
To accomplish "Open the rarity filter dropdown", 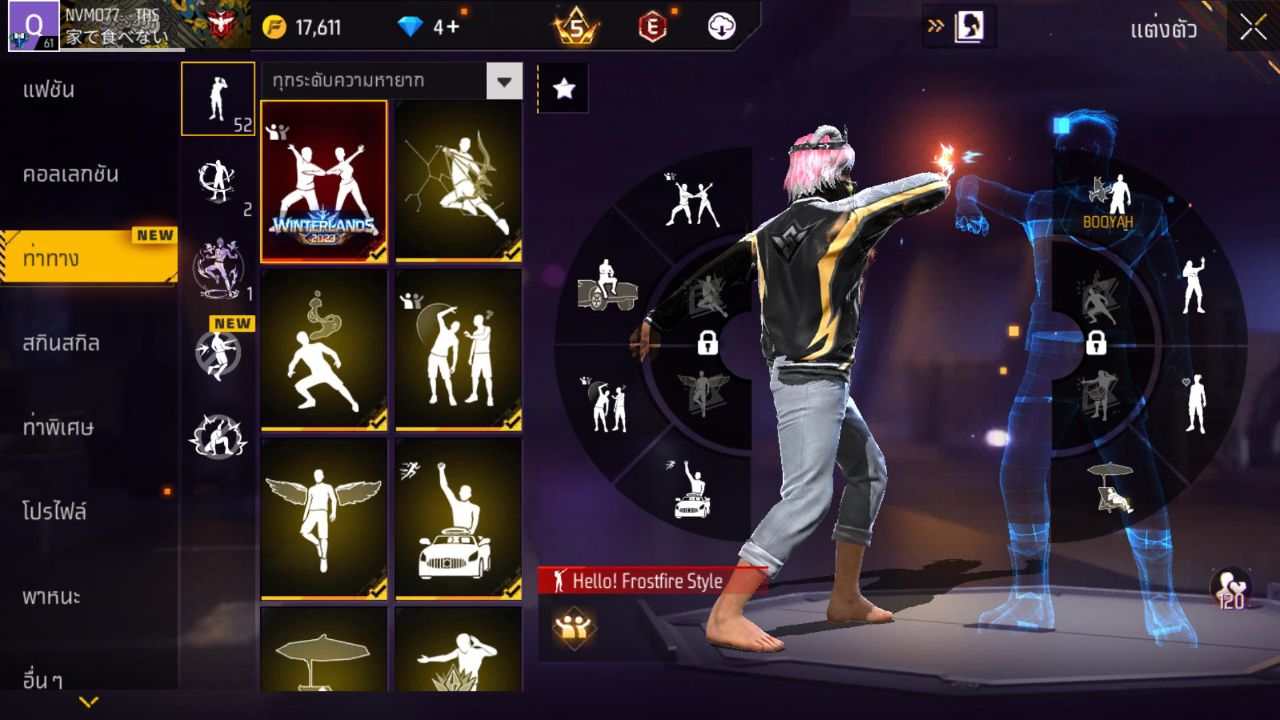I will pos(390,82).
